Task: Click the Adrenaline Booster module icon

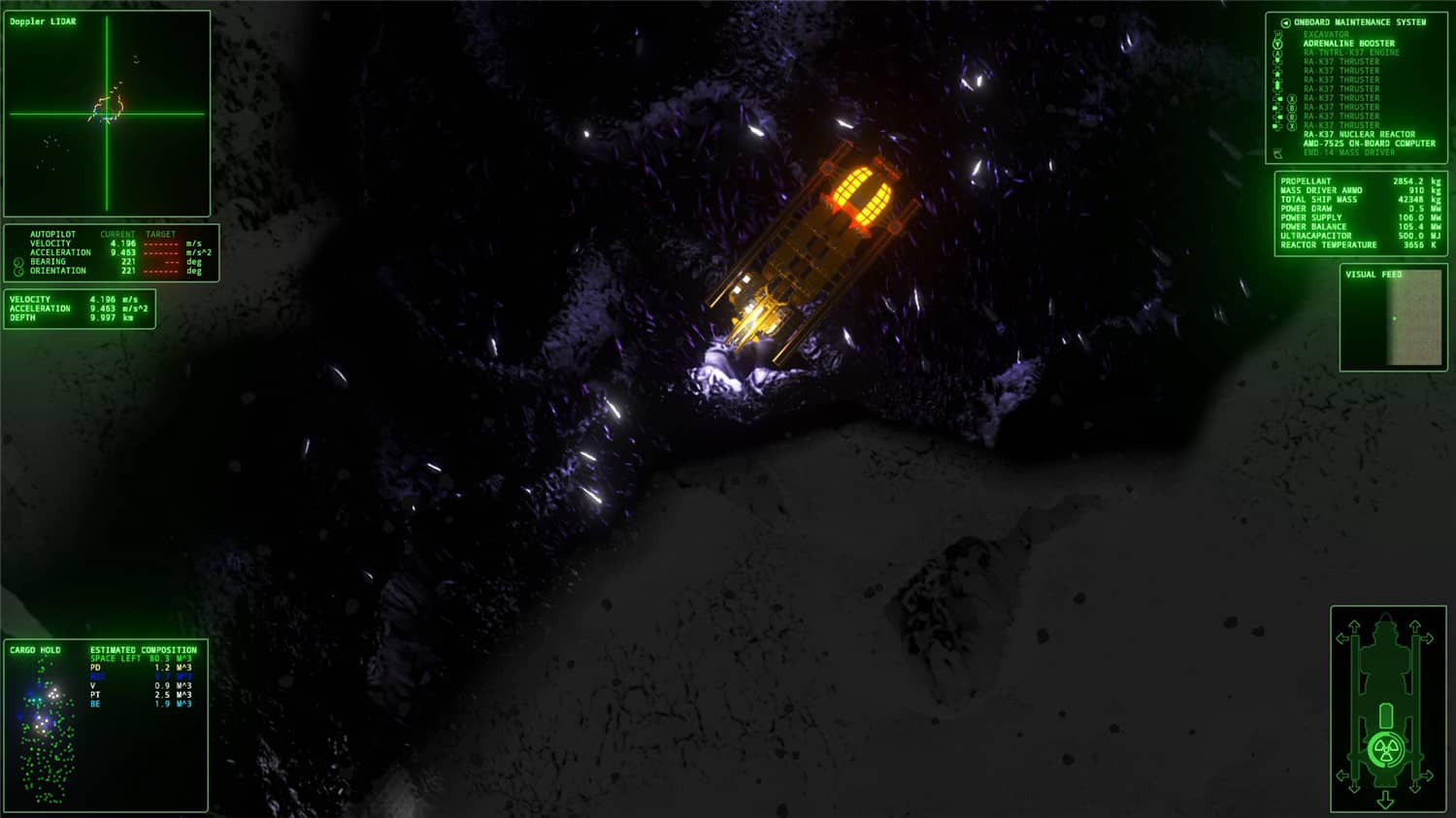Action: (1278, 44)
